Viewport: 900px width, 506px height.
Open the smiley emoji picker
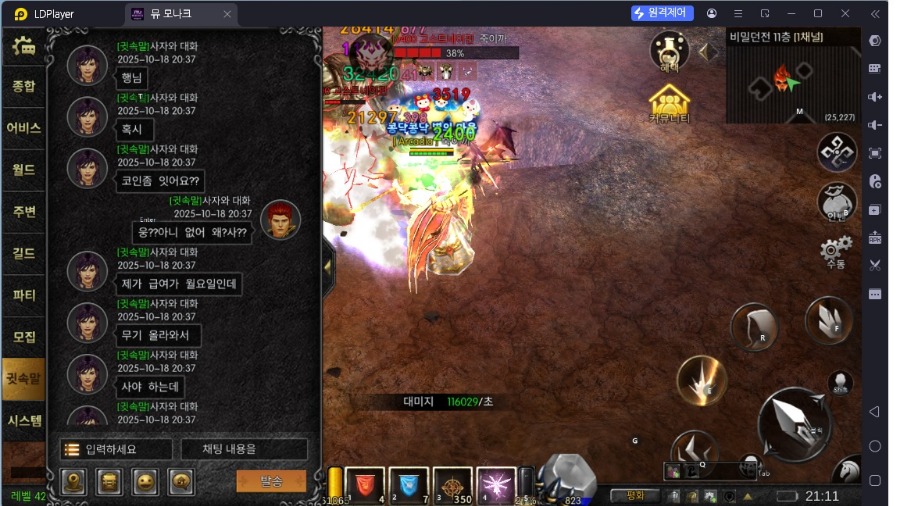[145, 481]
